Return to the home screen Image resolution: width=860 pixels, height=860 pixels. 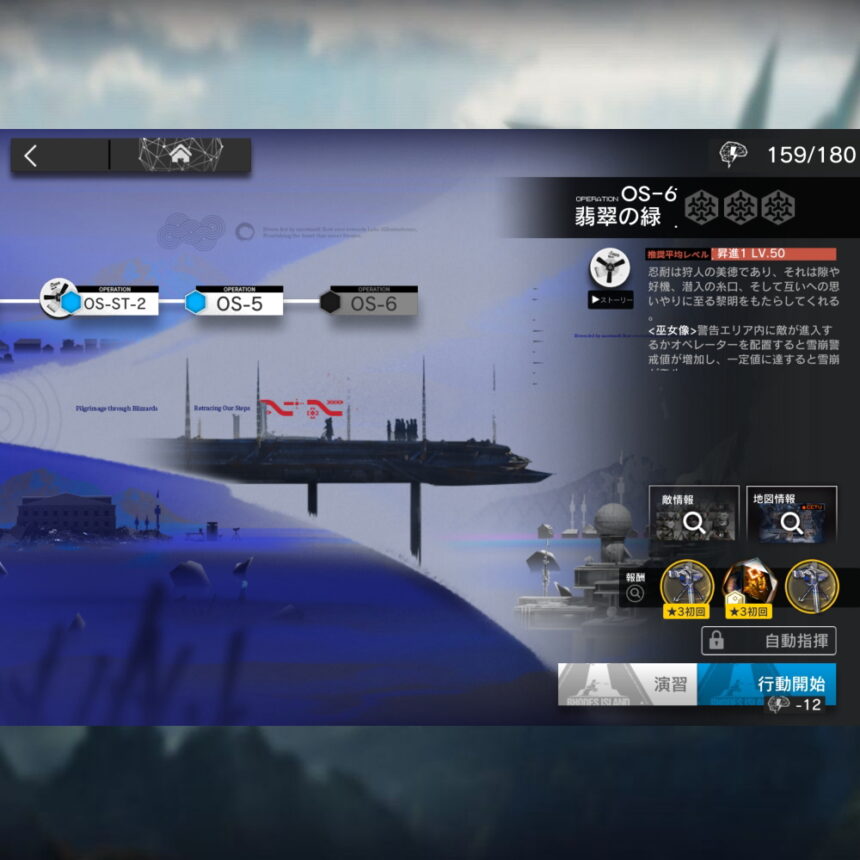coord(180,155)
